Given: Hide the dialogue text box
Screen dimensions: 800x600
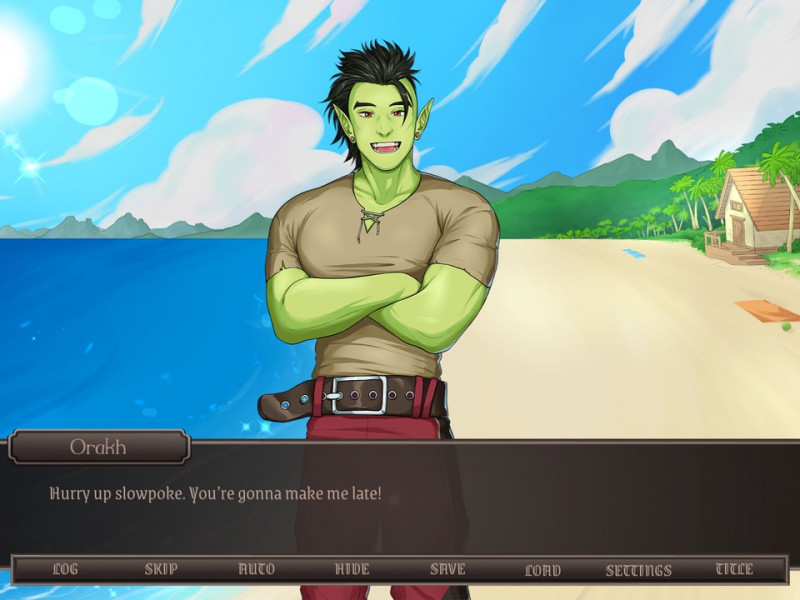Looking at the screenshot, I should (352, 569).
